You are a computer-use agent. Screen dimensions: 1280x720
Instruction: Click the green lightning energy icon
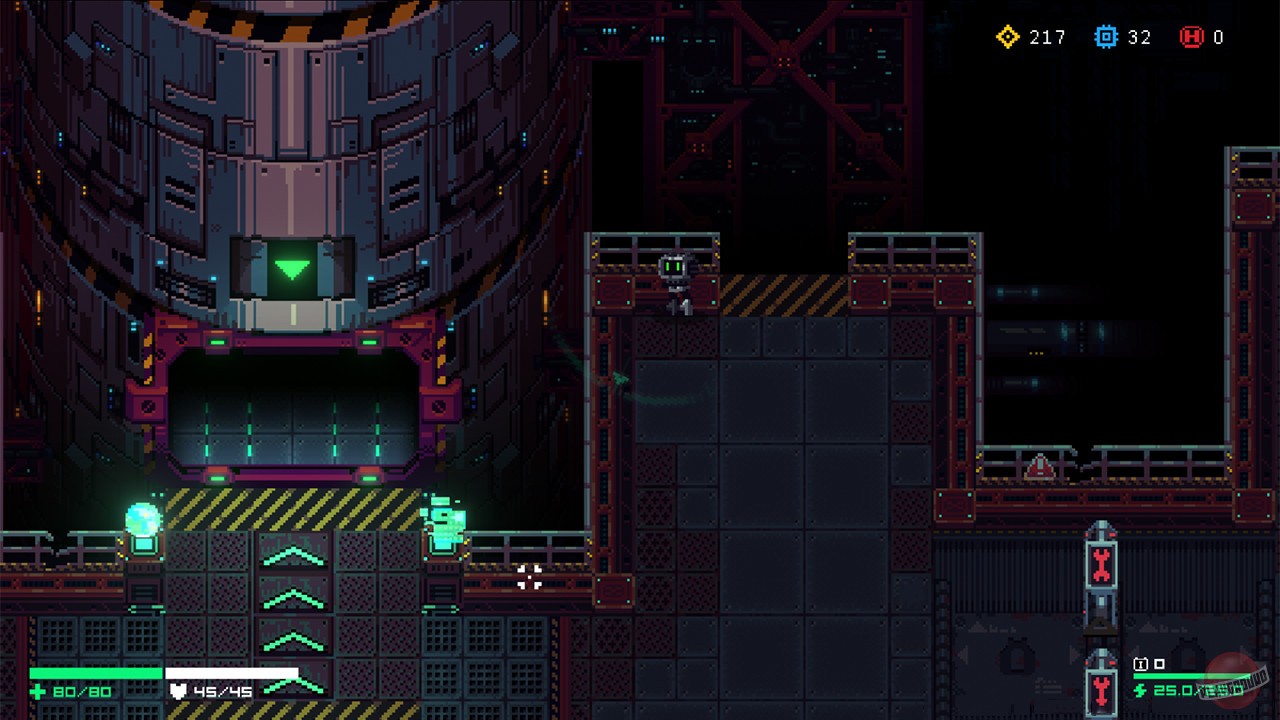tap(1141, 690)
